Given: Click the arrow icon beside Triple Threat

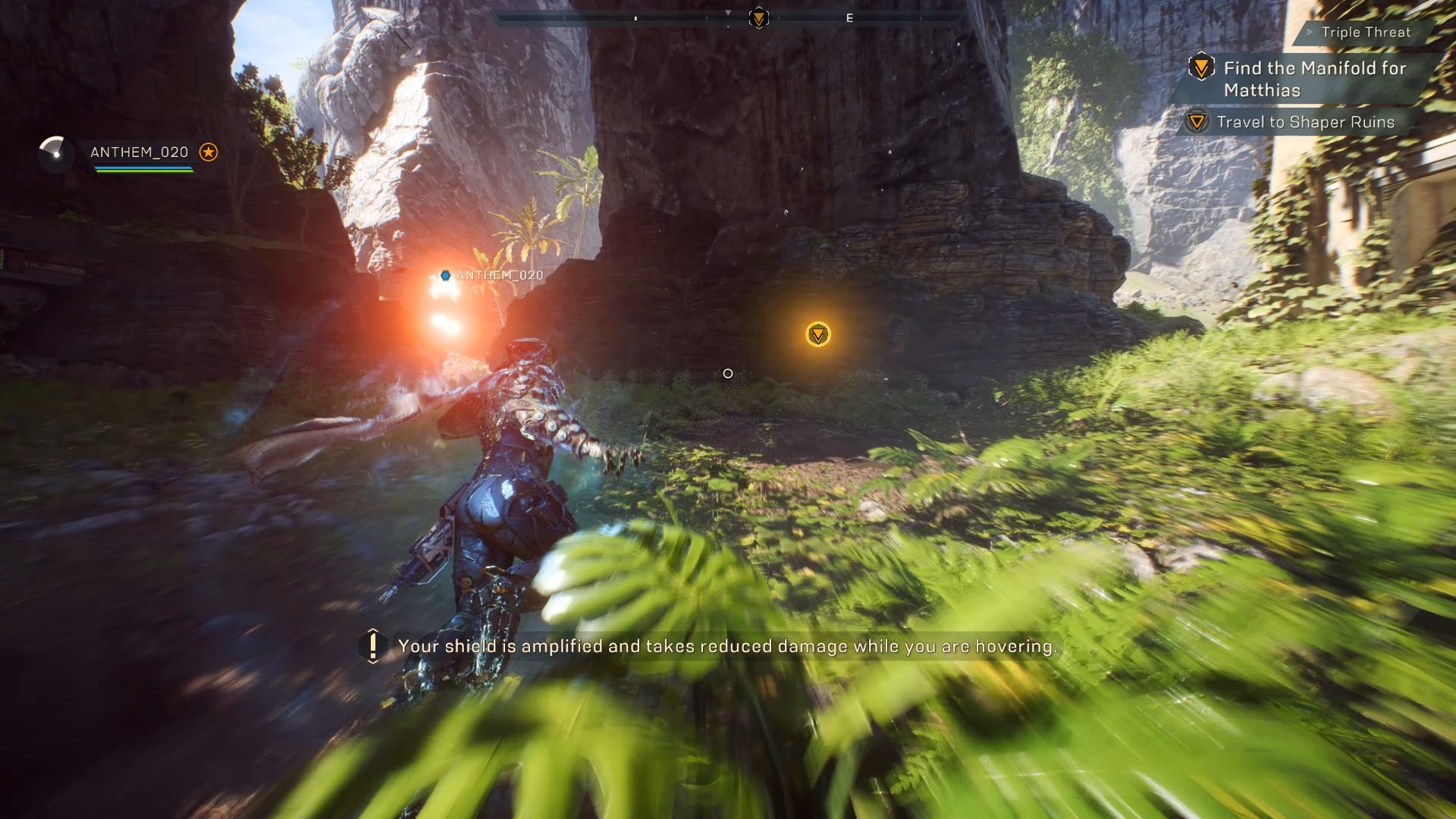Looking at the screenshot, I should 1311,33.
